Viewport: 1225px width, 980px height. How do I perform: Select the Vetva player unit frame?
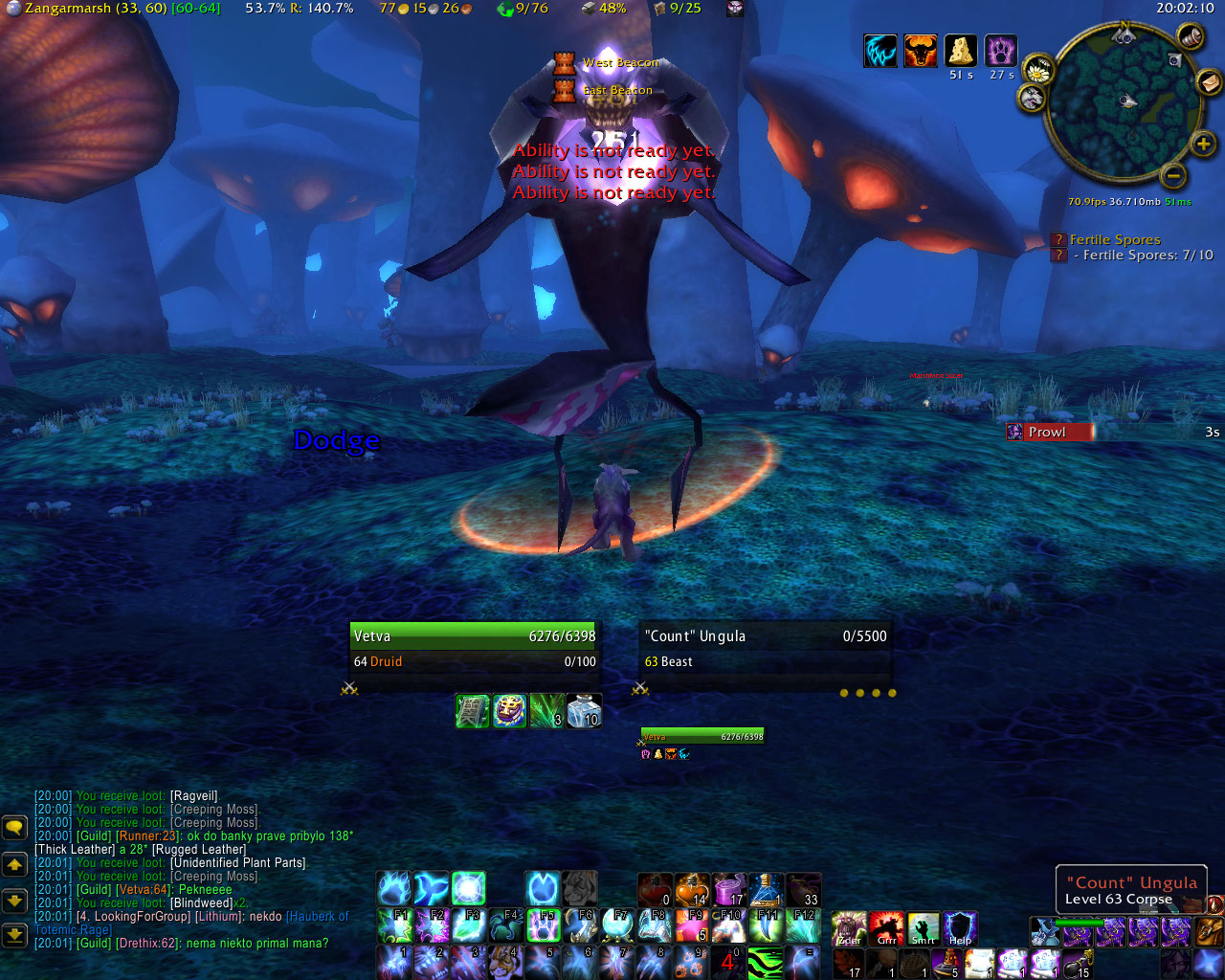pyautogui.click(x=475, y=647)
